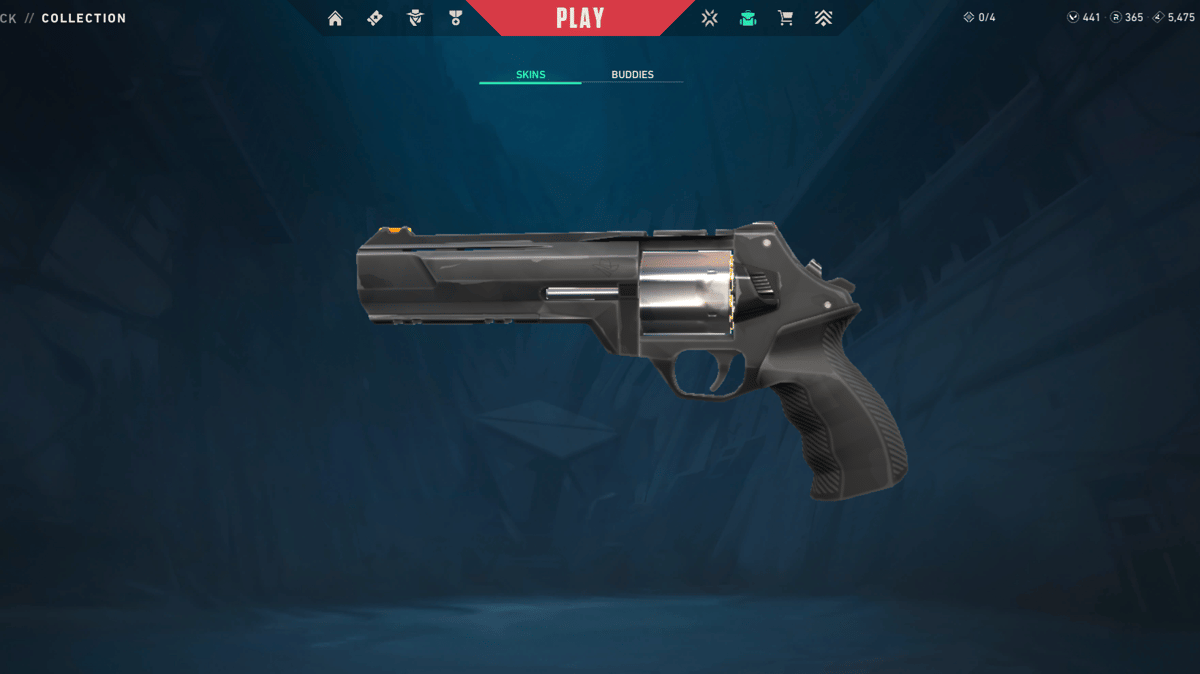Open the Store shopping cart icon
Image resolution: width=1200 pixels, height=674 pixels.
point(785,18)
